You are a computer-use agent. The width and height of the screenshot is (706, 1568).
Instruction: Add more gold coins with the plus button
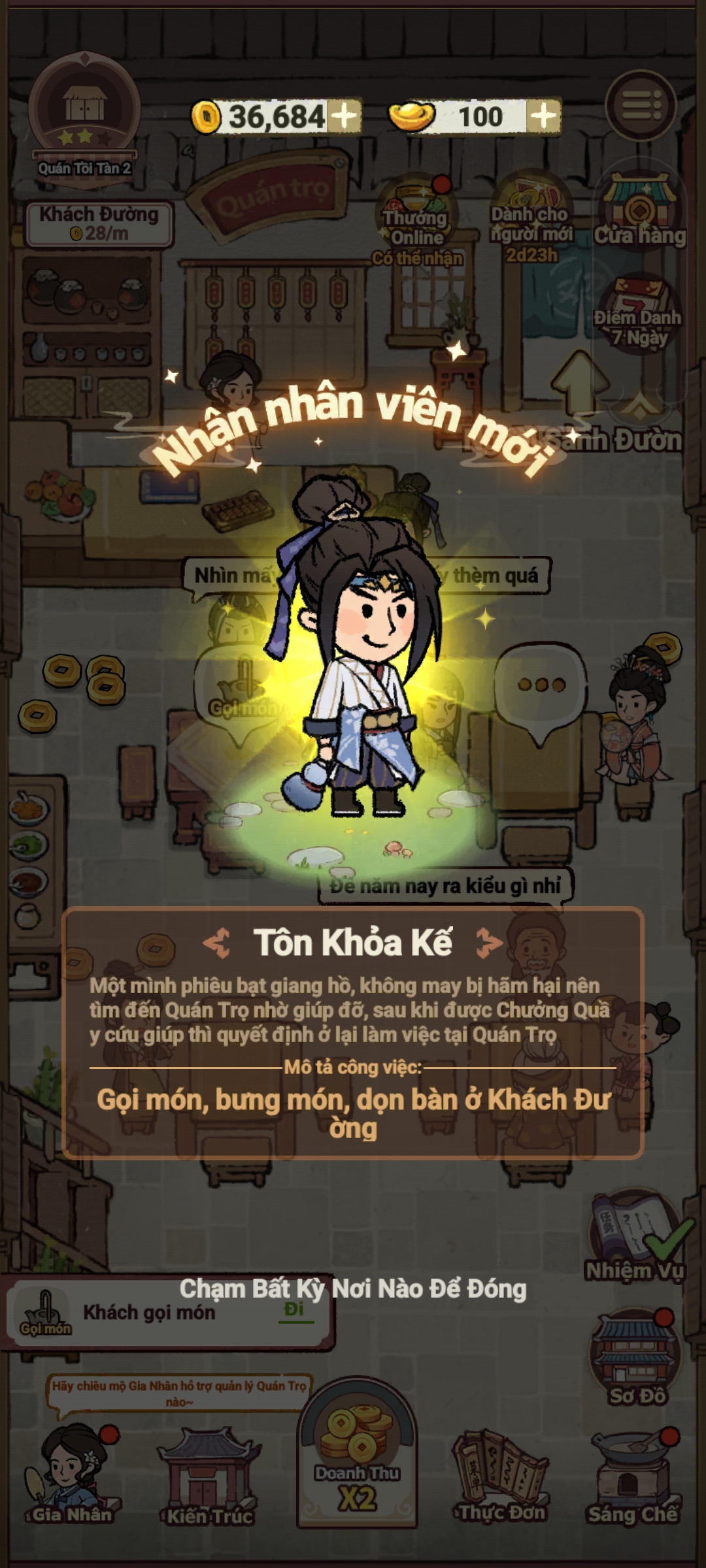point(345,116)
